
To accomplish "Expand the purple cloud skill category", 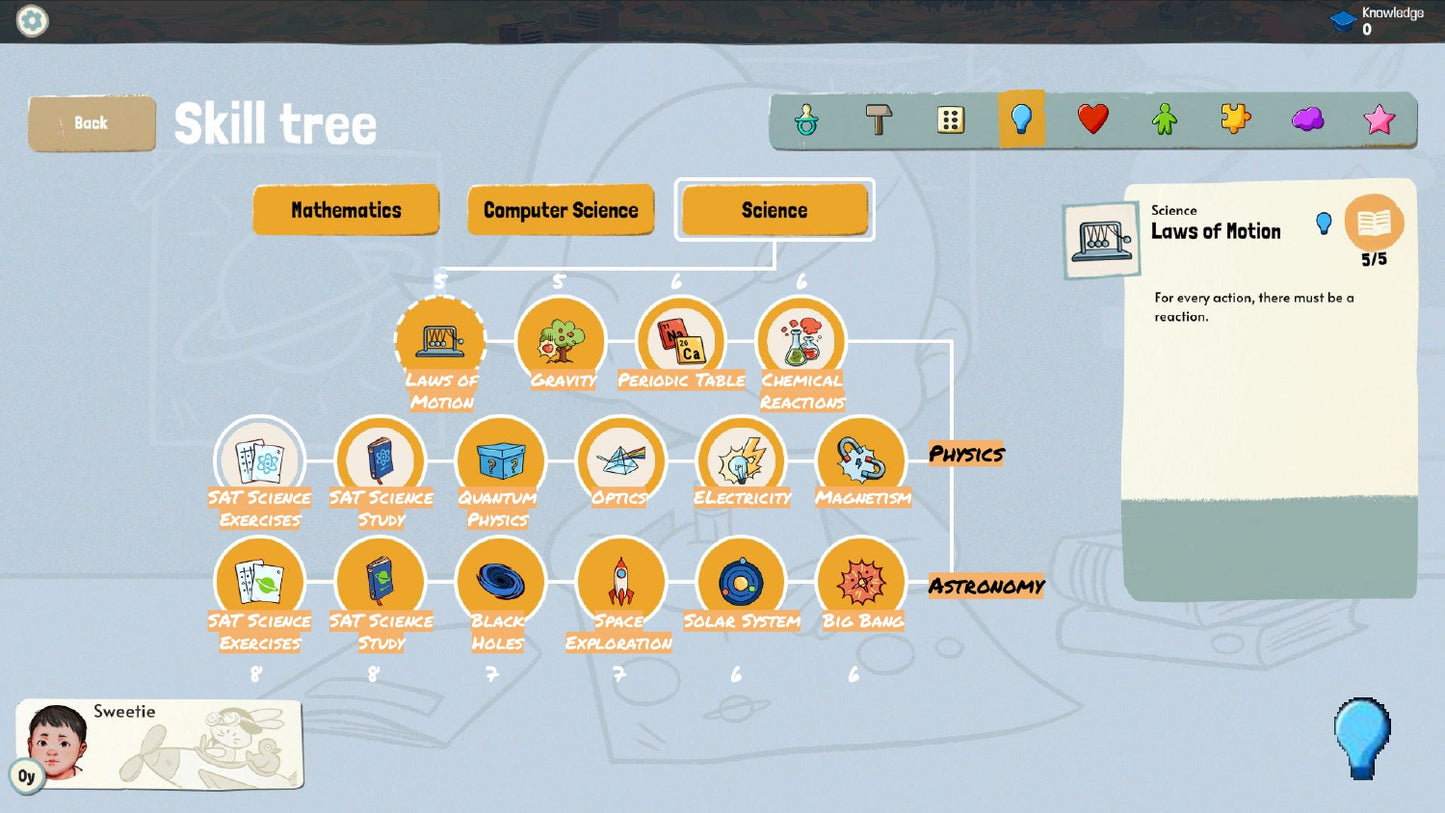I will point(1307,119).
